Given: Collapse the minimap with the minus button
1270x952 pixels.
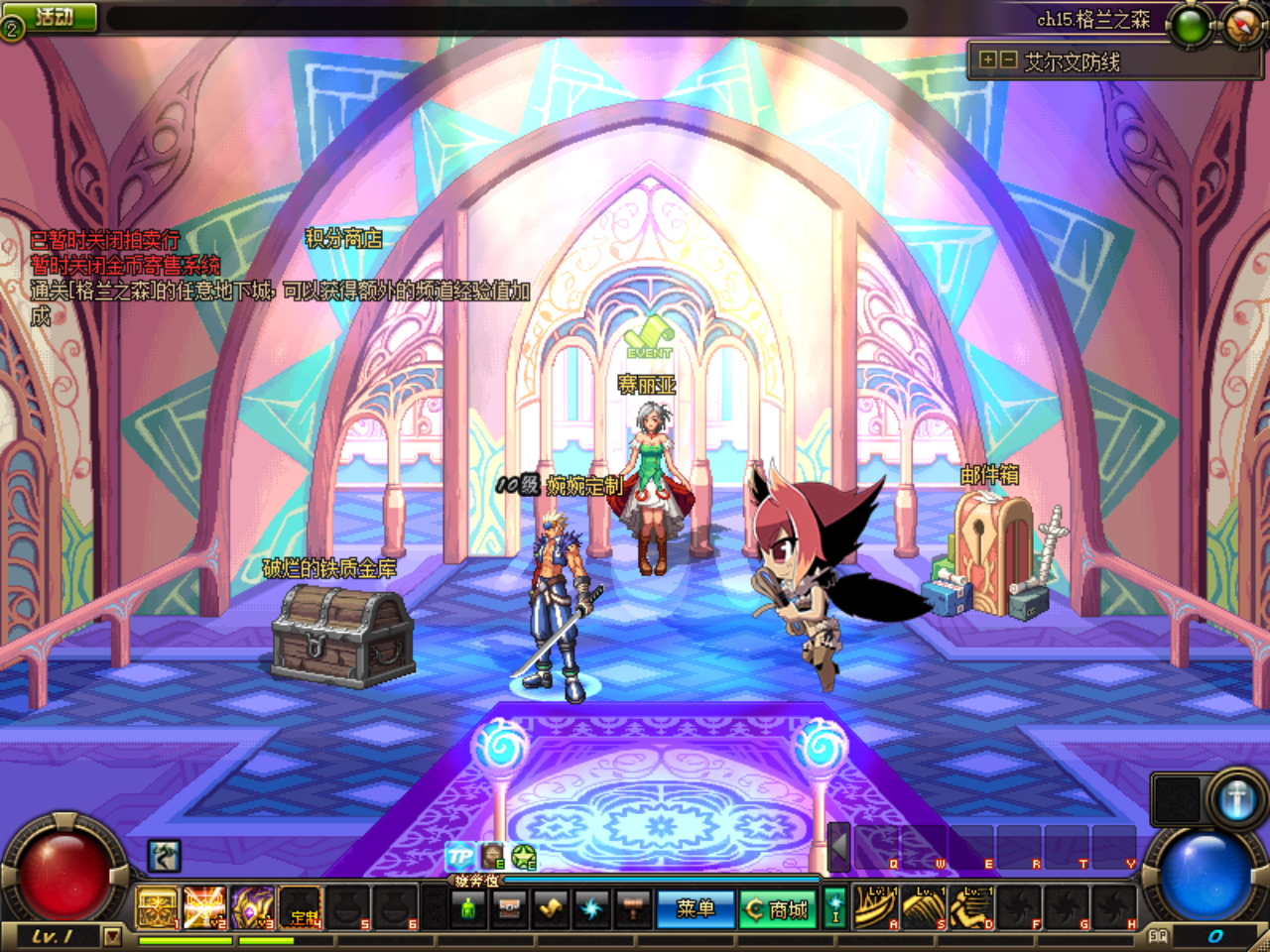Looking at the screenshot, I should tap(1009, 59).
